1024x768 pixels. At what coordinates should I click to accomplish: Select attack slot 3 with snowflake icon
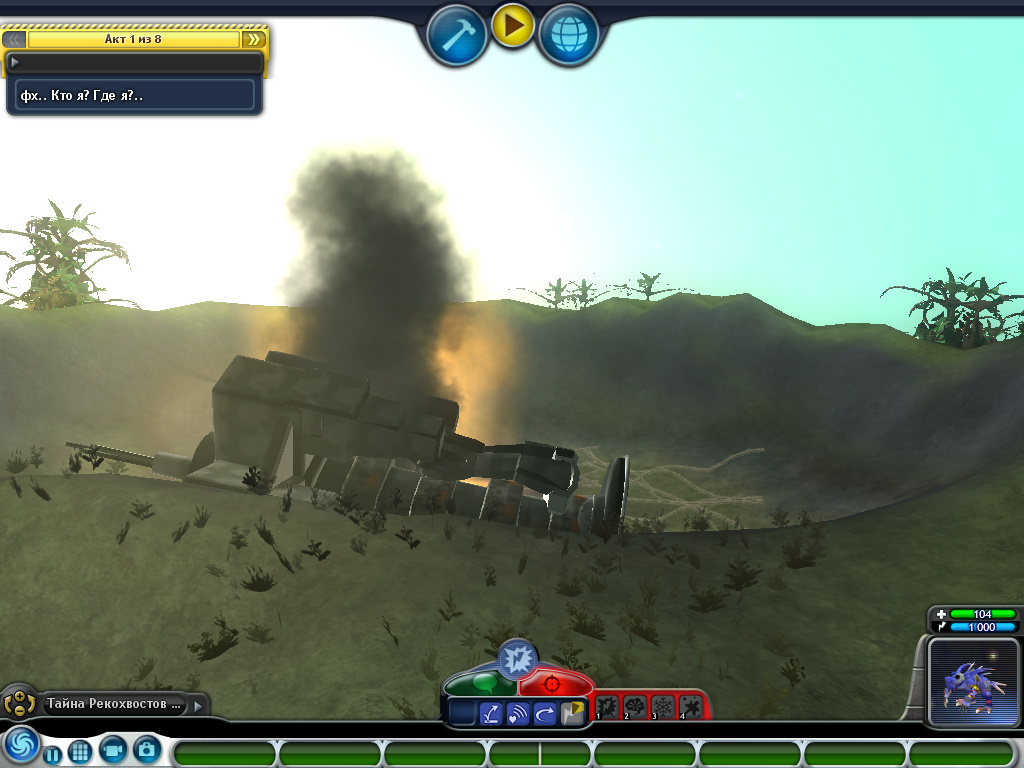pyautogui.click(x=663, y=707)
